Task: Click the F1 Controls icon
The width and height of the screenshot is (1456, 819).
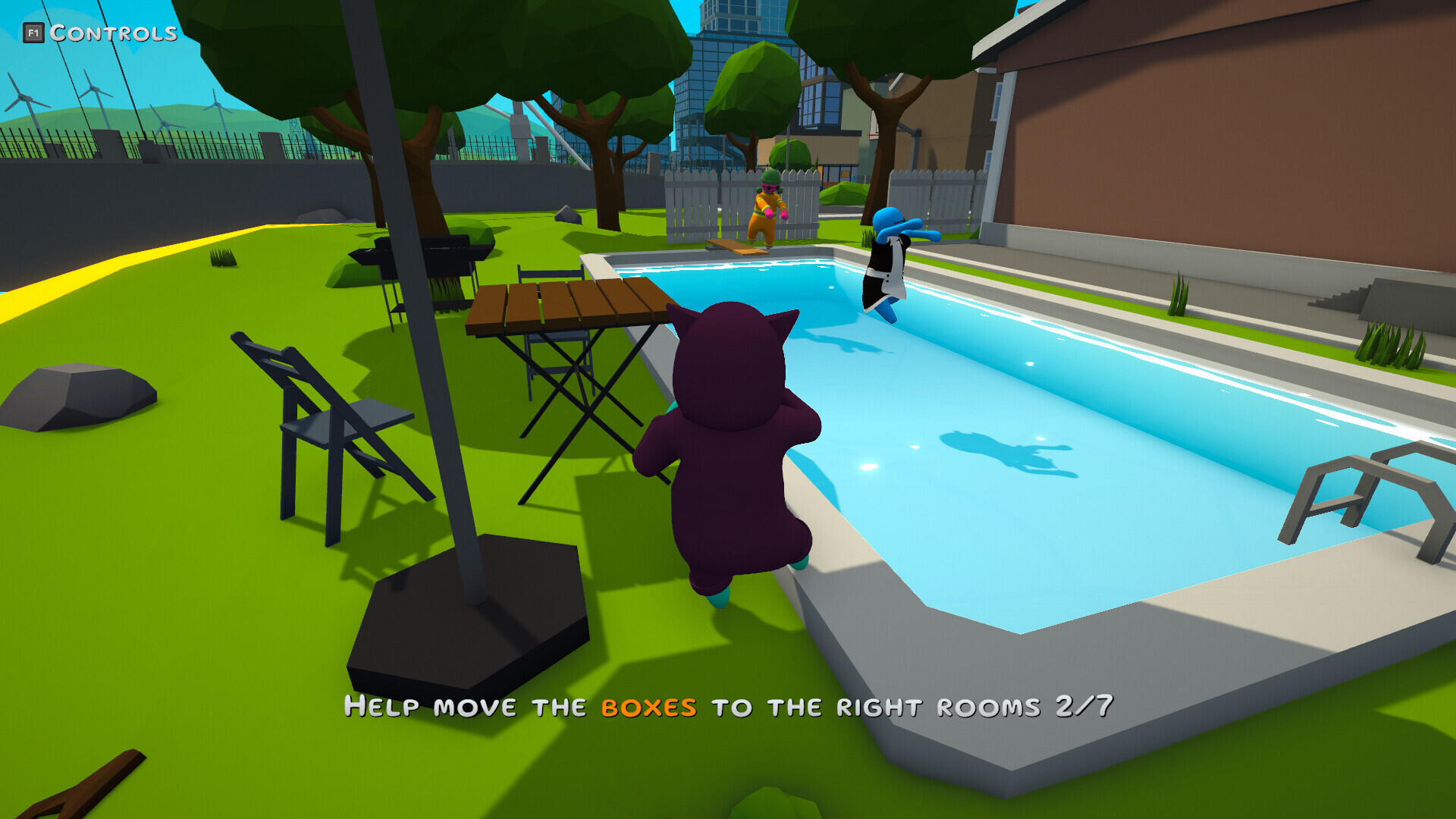Action: coord(32,32)
